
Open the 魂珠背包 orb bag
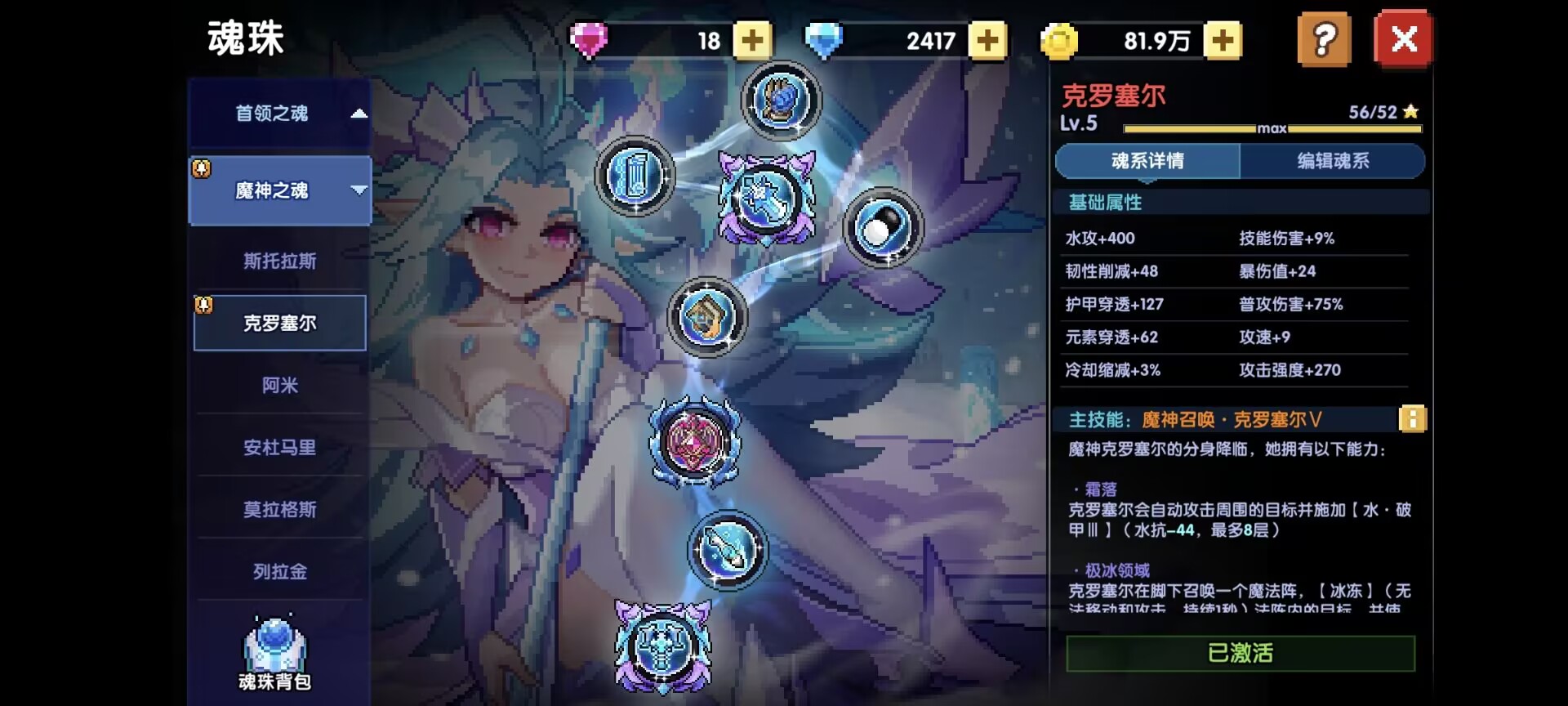(274, 655)
